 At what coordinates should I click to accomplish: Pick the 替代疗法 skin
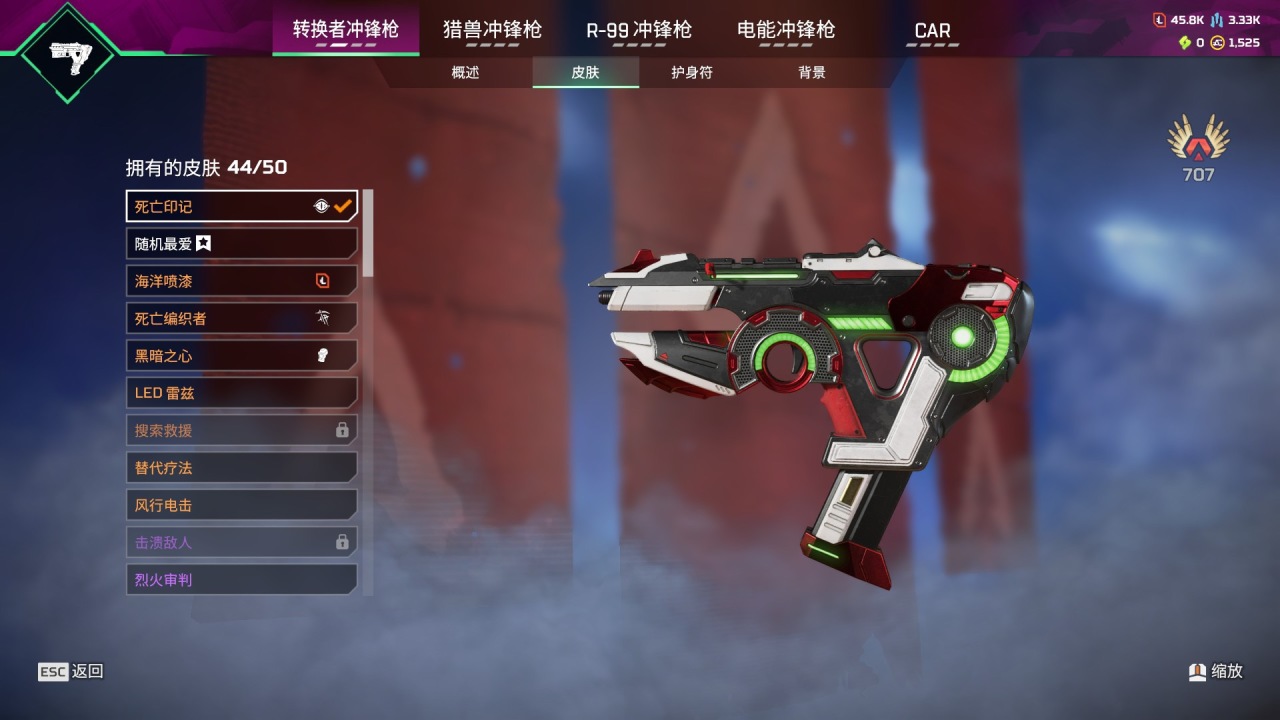point(241,467)
